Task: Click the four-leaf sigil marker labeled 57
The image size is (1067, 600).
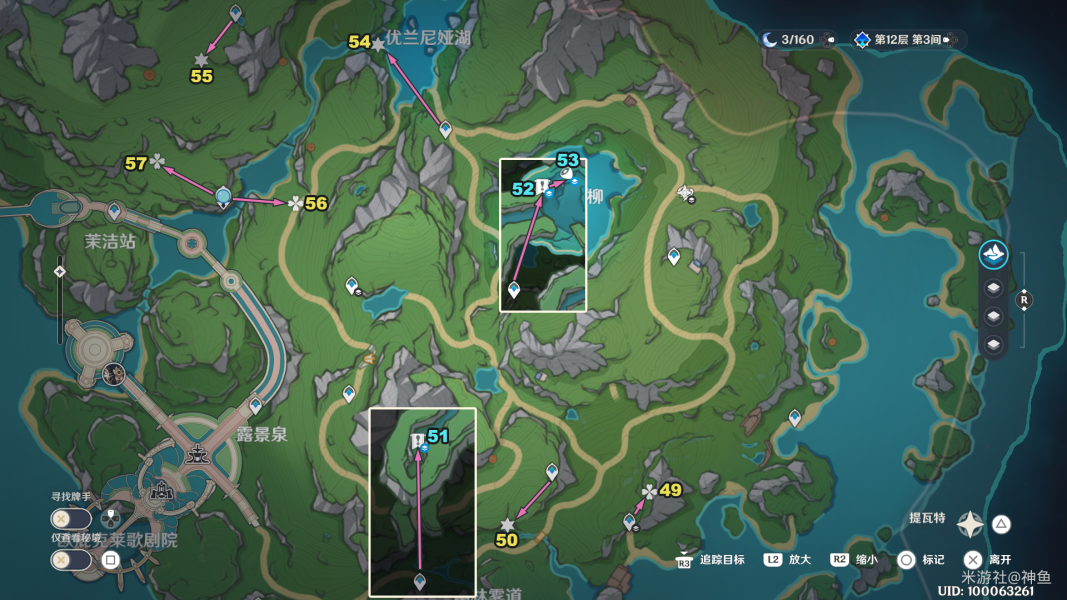Action: (157, 162)
